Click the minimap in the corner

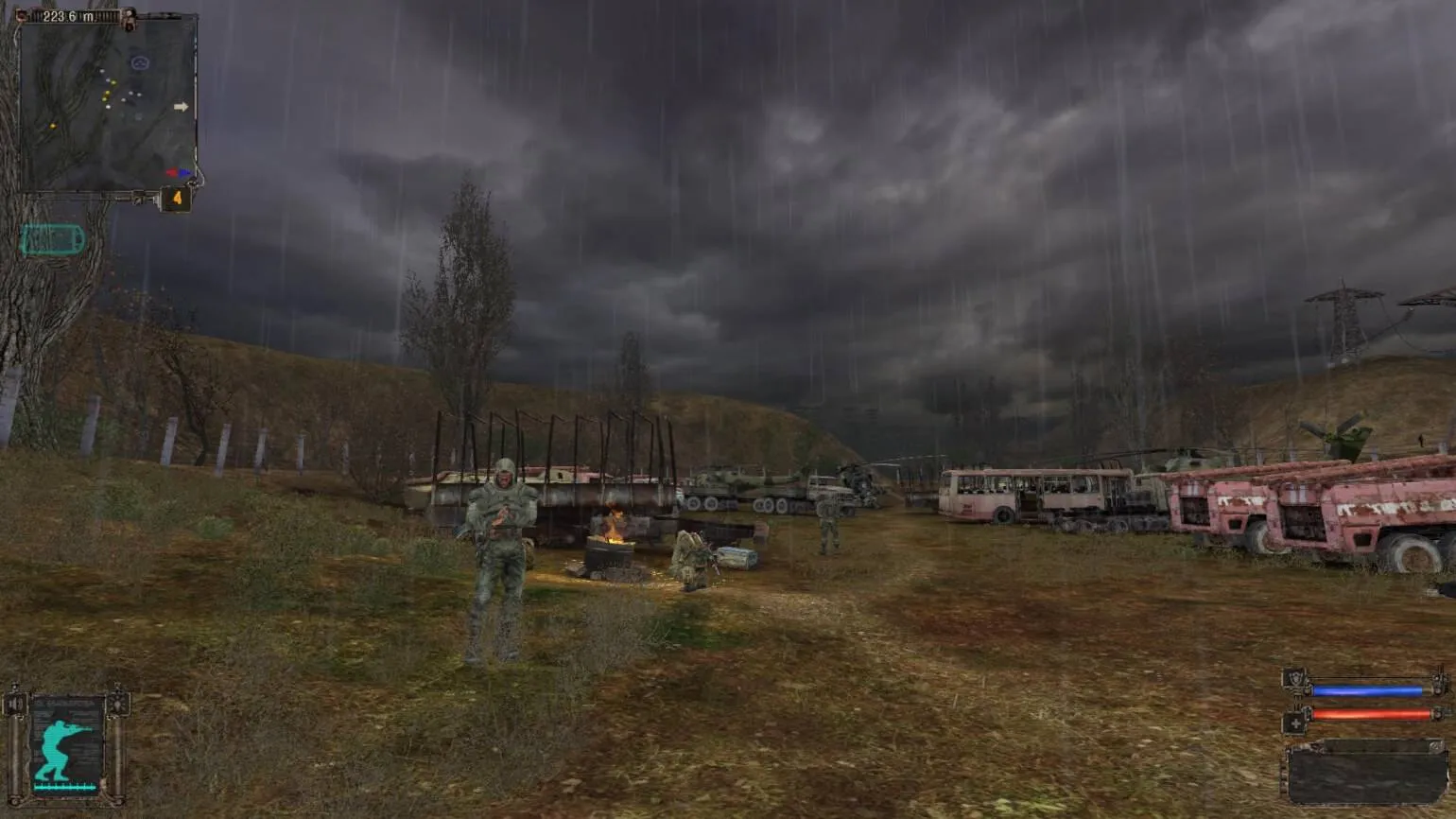click(107, 102)
